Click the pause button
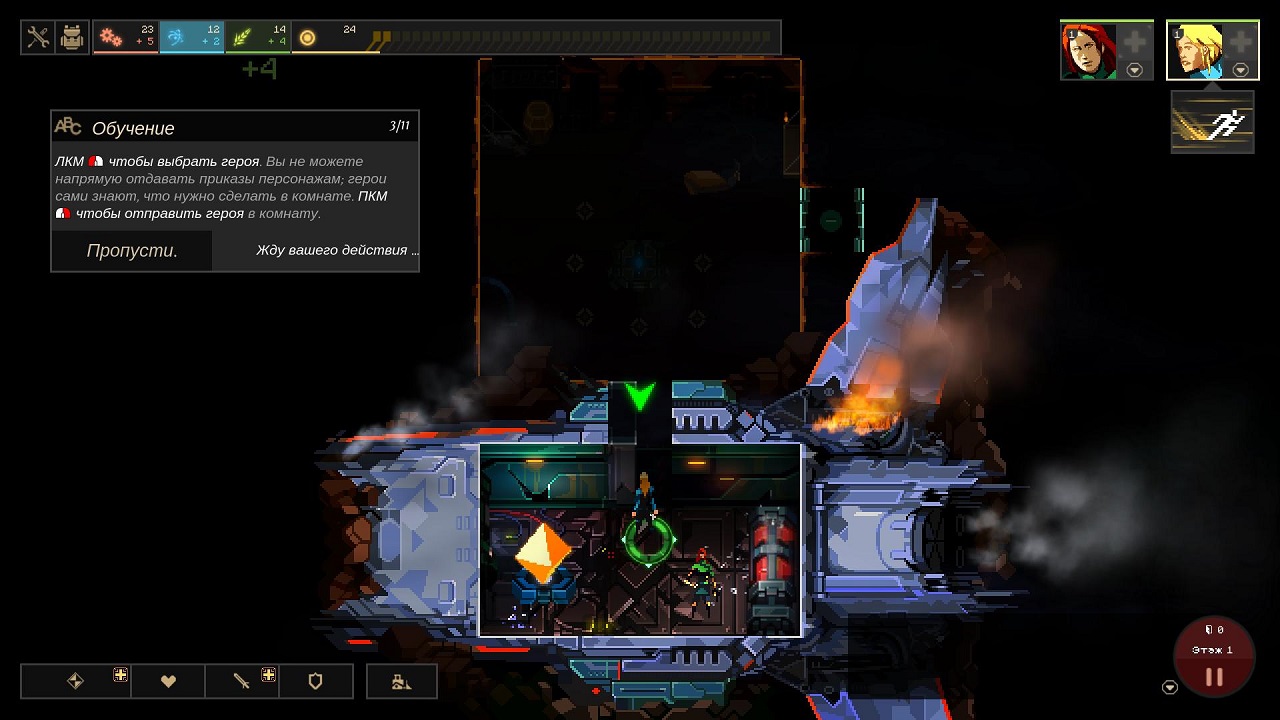Image resolution: width=1280 pixels, height=720 pixels. click(1214, 677)
